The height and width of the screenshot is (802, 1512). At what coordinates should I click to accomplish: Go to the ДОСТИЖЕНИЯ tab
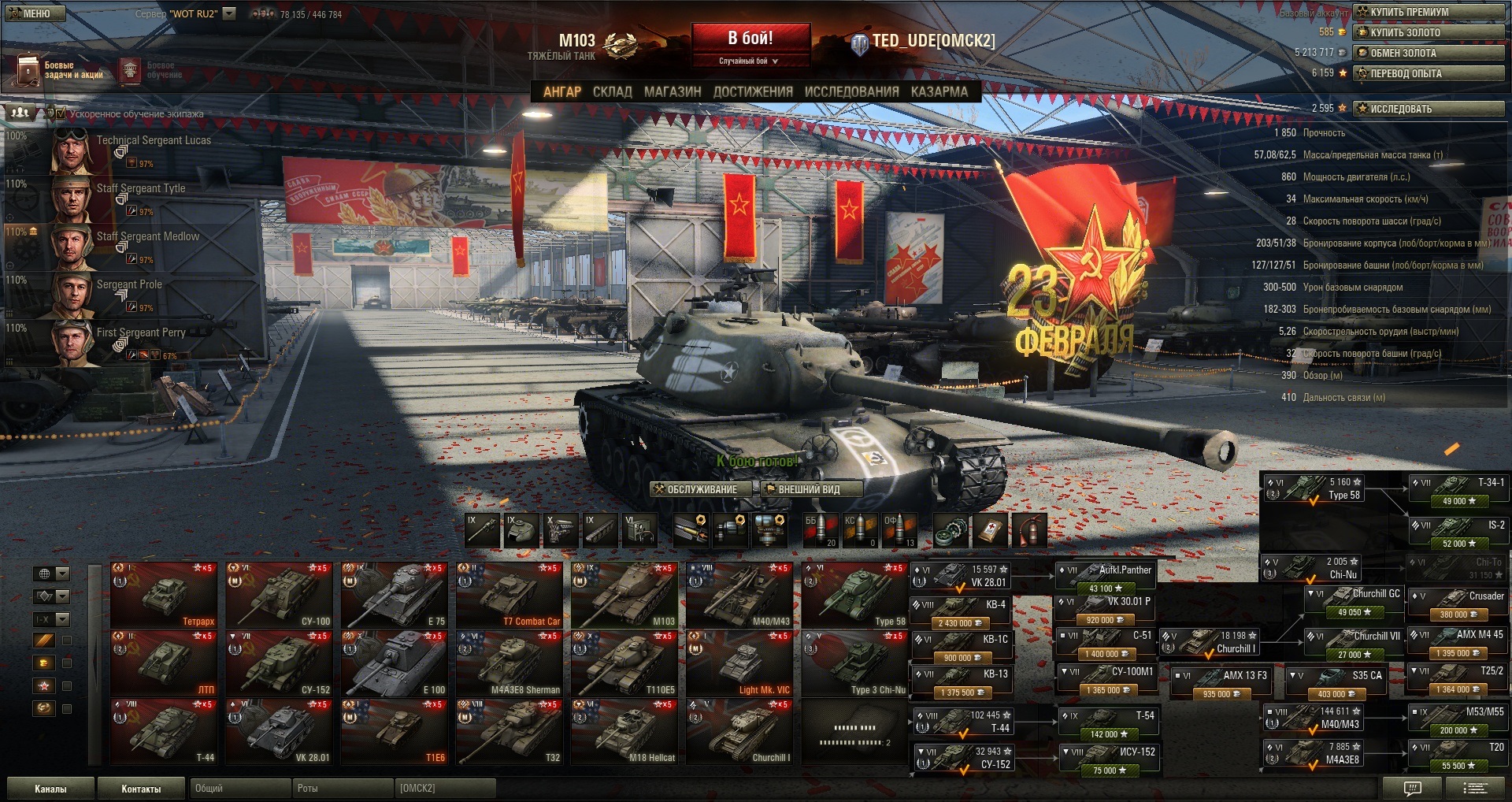[x=753, y=91]
